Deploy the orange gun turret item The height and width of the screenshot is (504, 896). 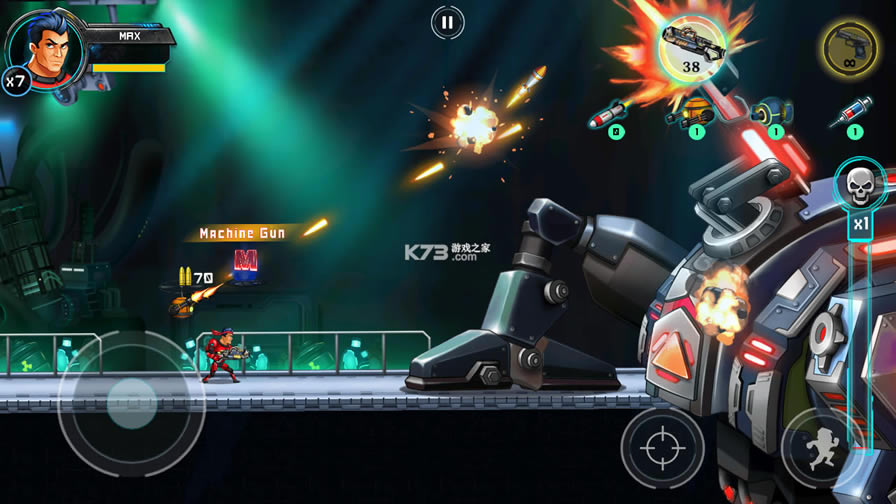693,110
